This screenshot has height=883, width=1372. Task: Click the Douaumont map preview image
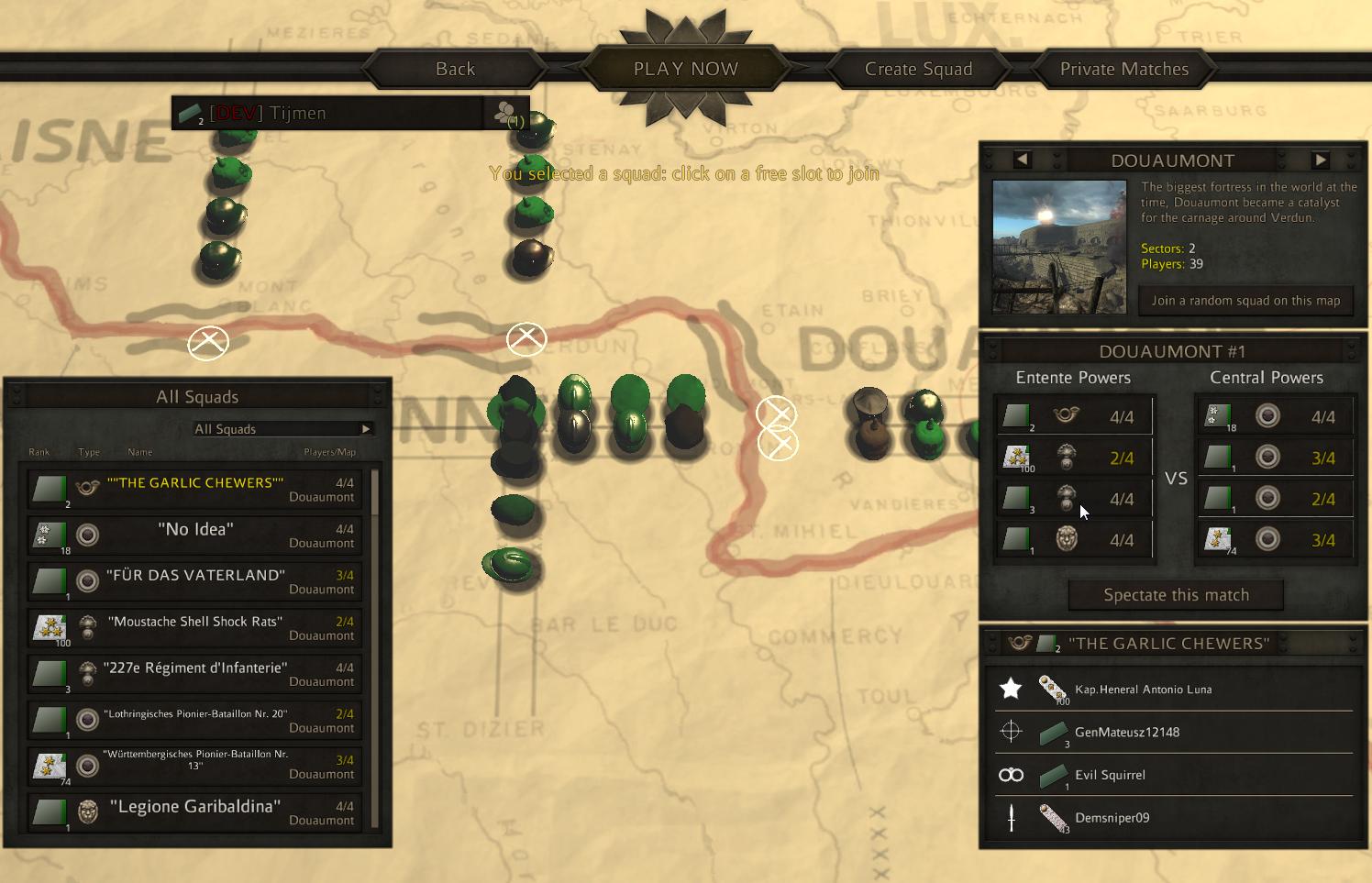(x=1058, y=247)
